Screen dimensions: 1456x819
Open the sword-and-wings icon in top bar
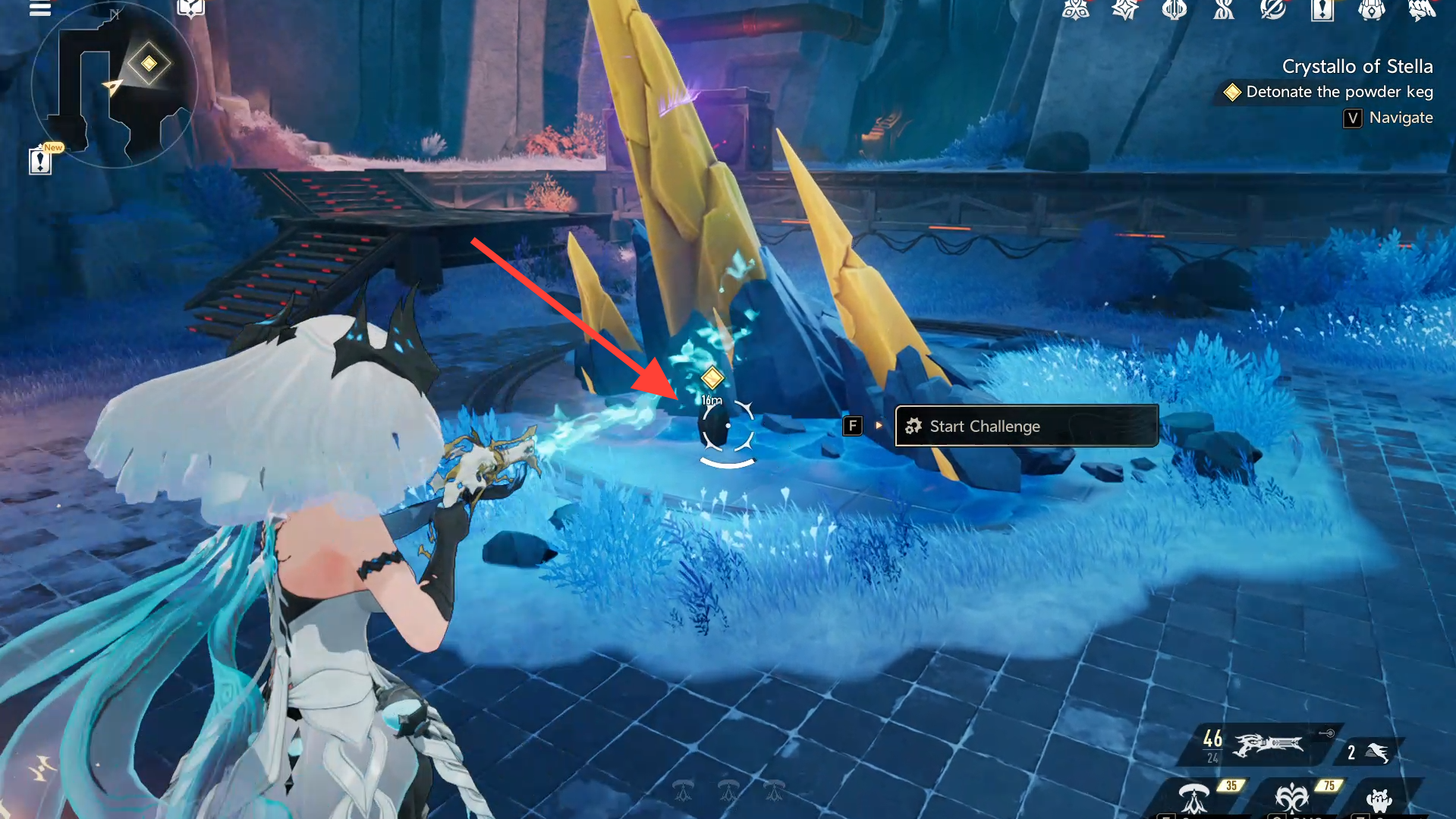coord(1175,10)
